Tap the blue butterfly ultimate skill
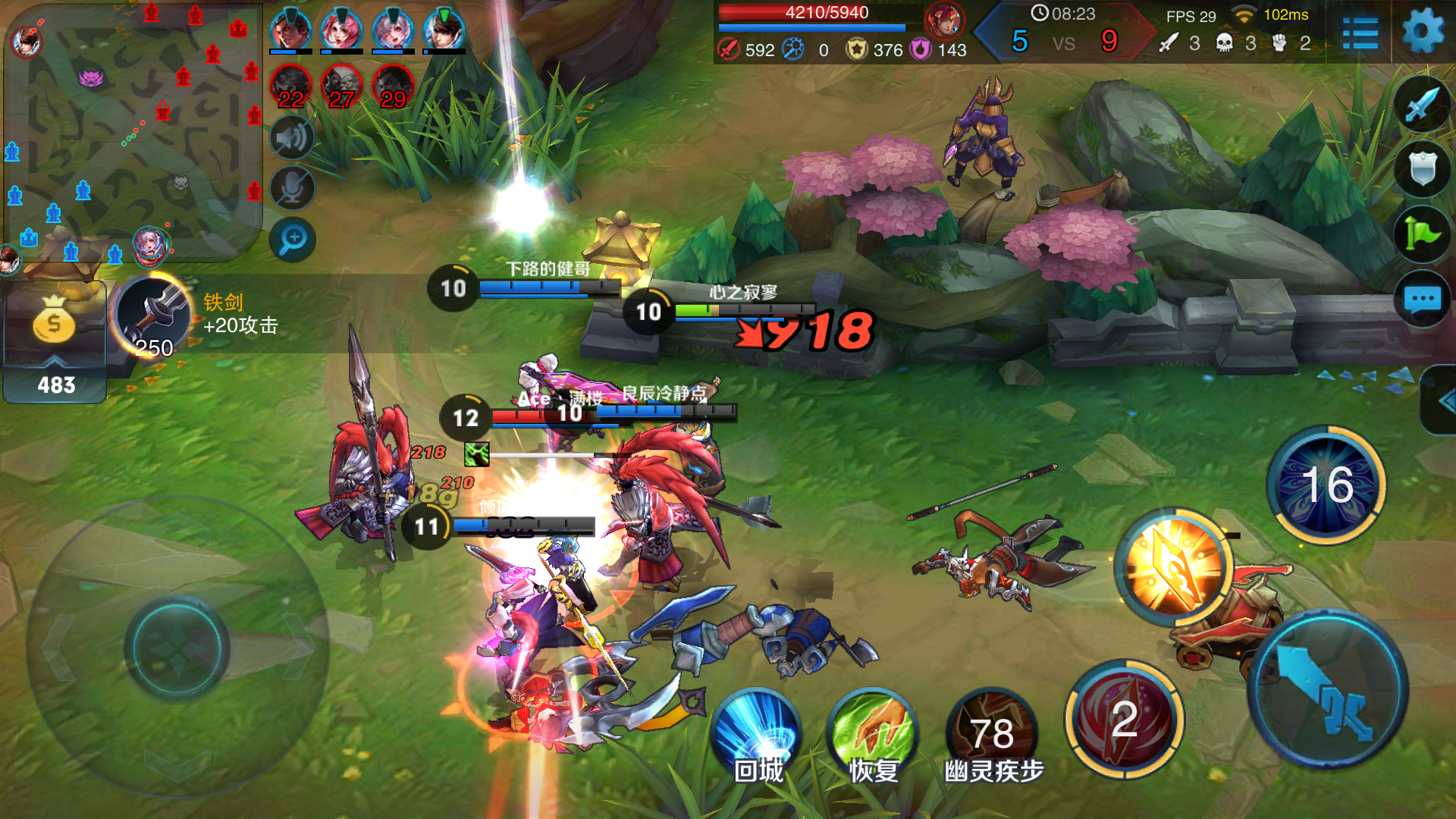Image resolution: width=1456 pixels, height=819 pixels. pyautogui.click(x=1327, y=485)
